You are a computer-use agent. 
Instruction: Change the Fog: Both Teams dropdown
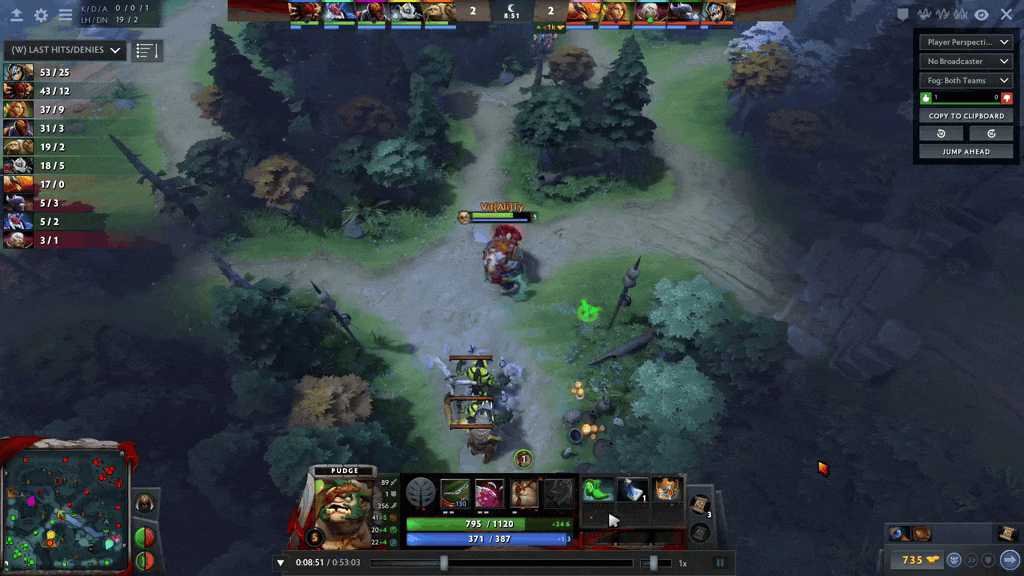(x=965, y=80)
